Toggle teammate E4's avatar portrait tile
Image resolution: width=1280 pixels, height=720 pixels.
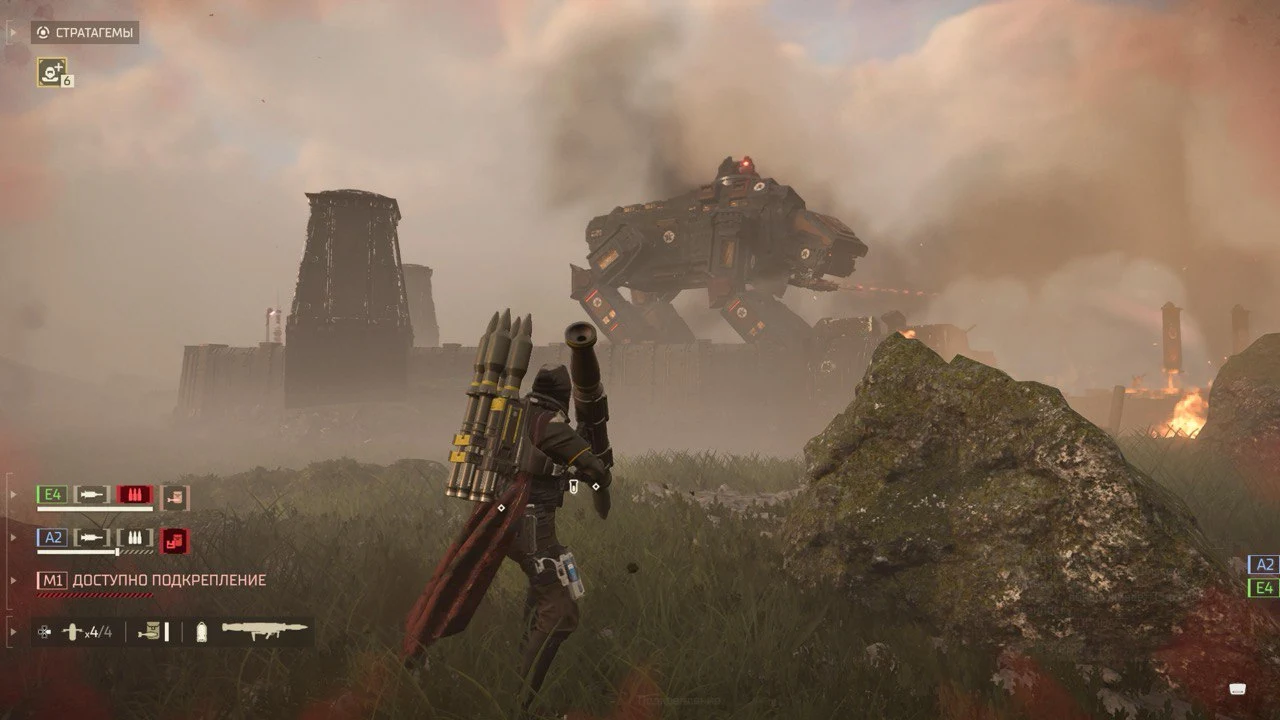coord(175,499)
